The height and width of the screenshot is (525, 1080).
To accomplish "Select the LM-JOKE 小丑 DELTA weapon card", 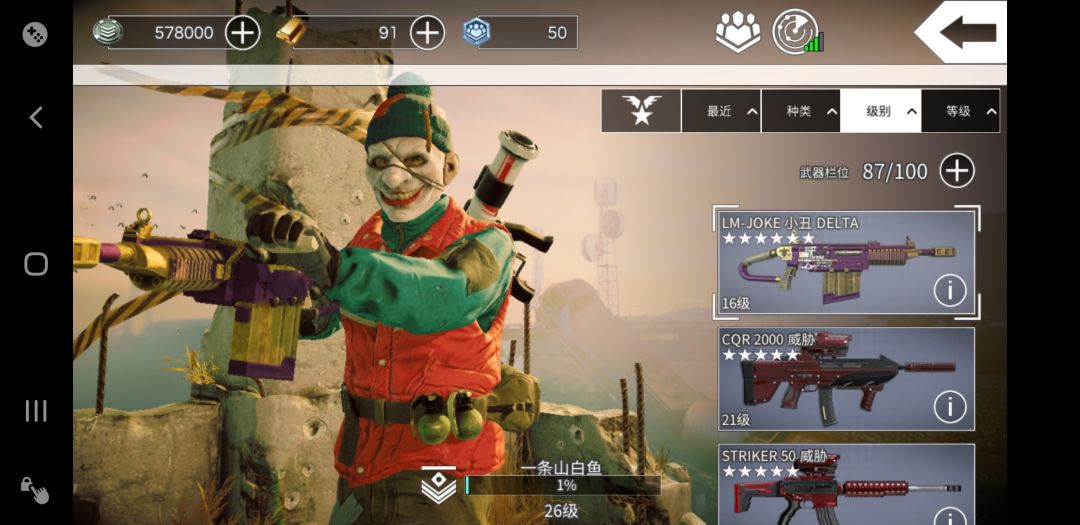I will (x=830, y=263).
